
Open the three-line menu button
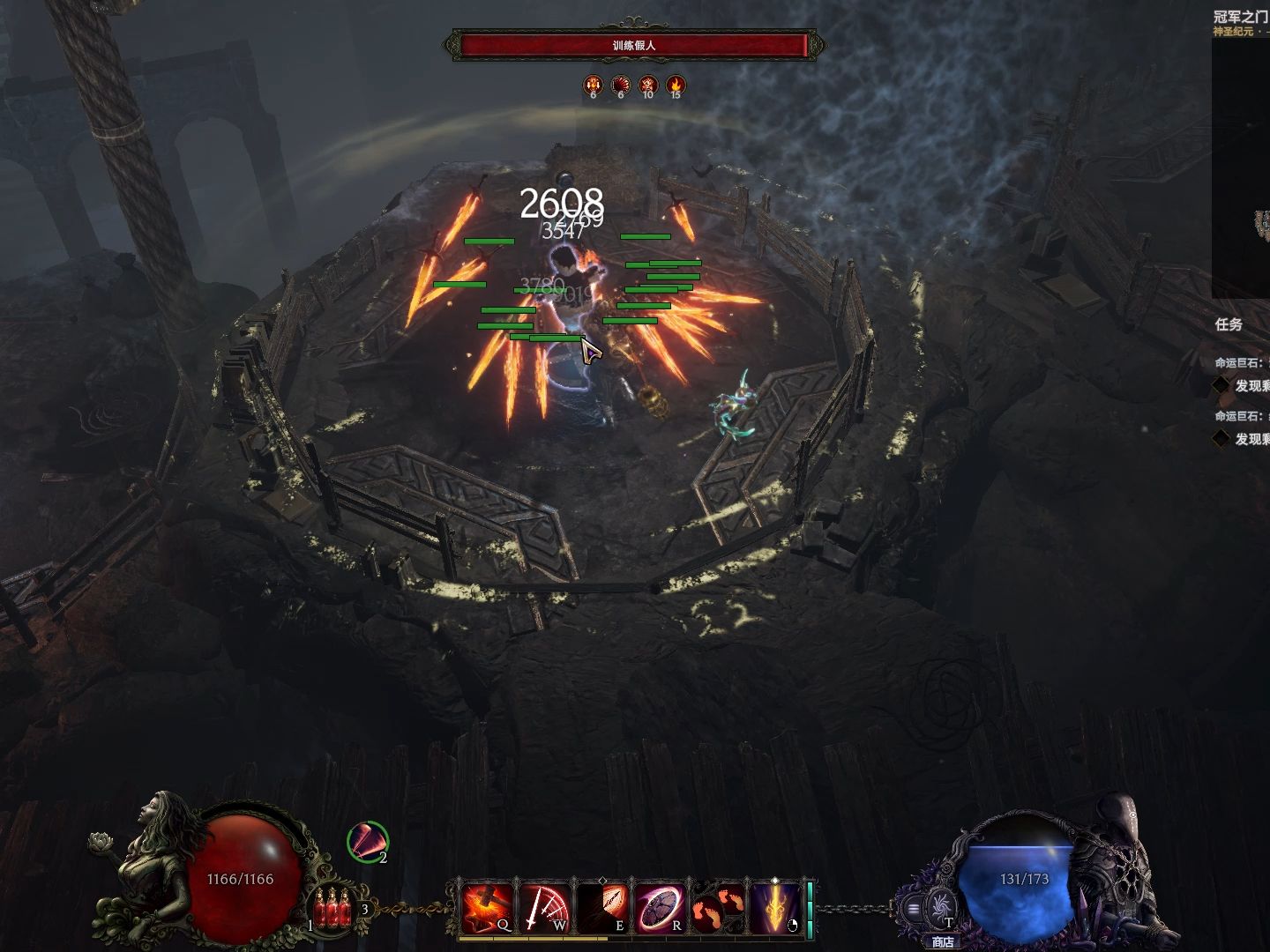(914, 909)
